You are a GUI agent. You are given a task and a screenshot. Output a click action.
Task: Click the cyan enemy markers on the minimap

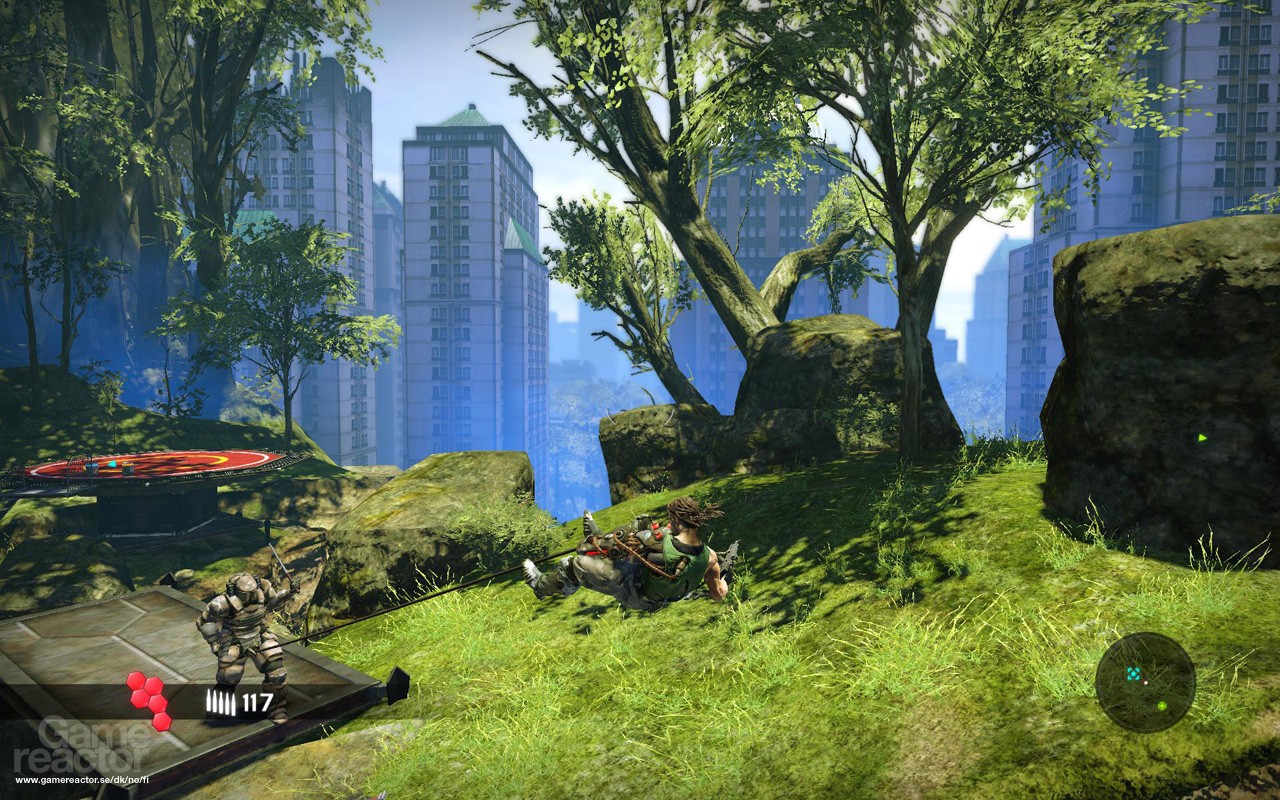coord(1133,673)
